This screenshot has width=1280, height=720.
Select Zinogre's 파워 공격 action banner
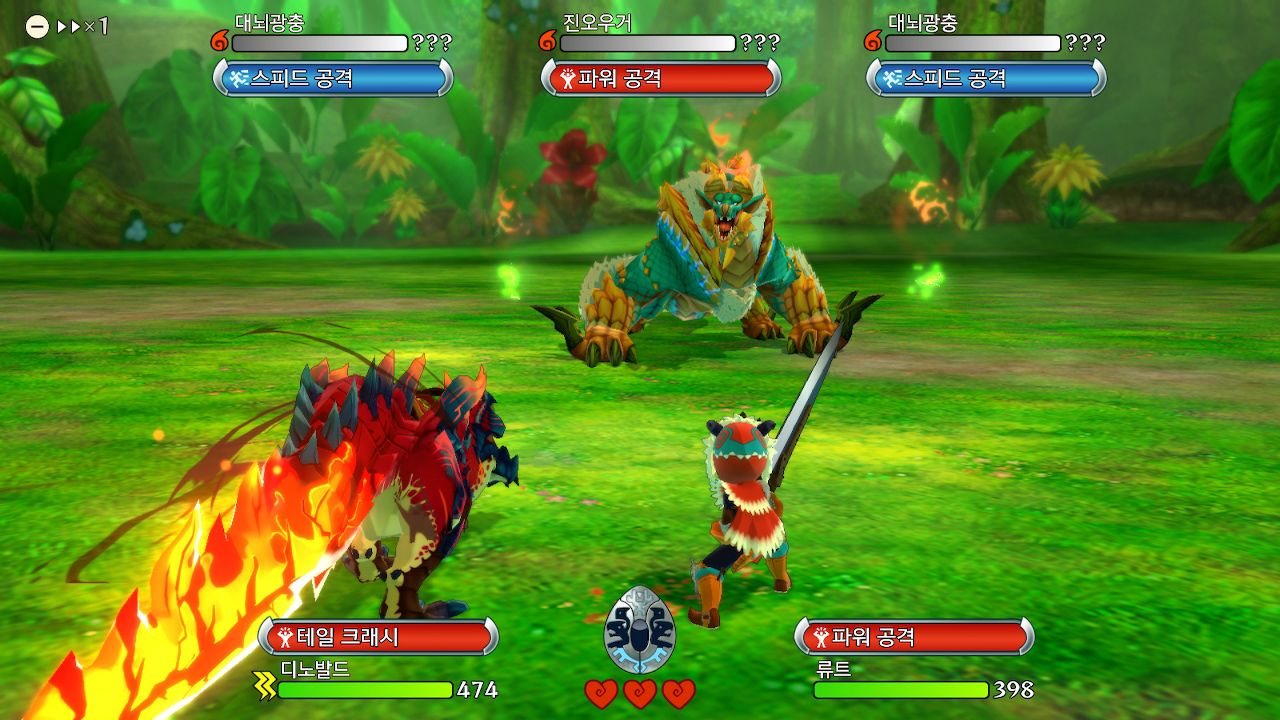pyautogui.click(x=660, y=78)
